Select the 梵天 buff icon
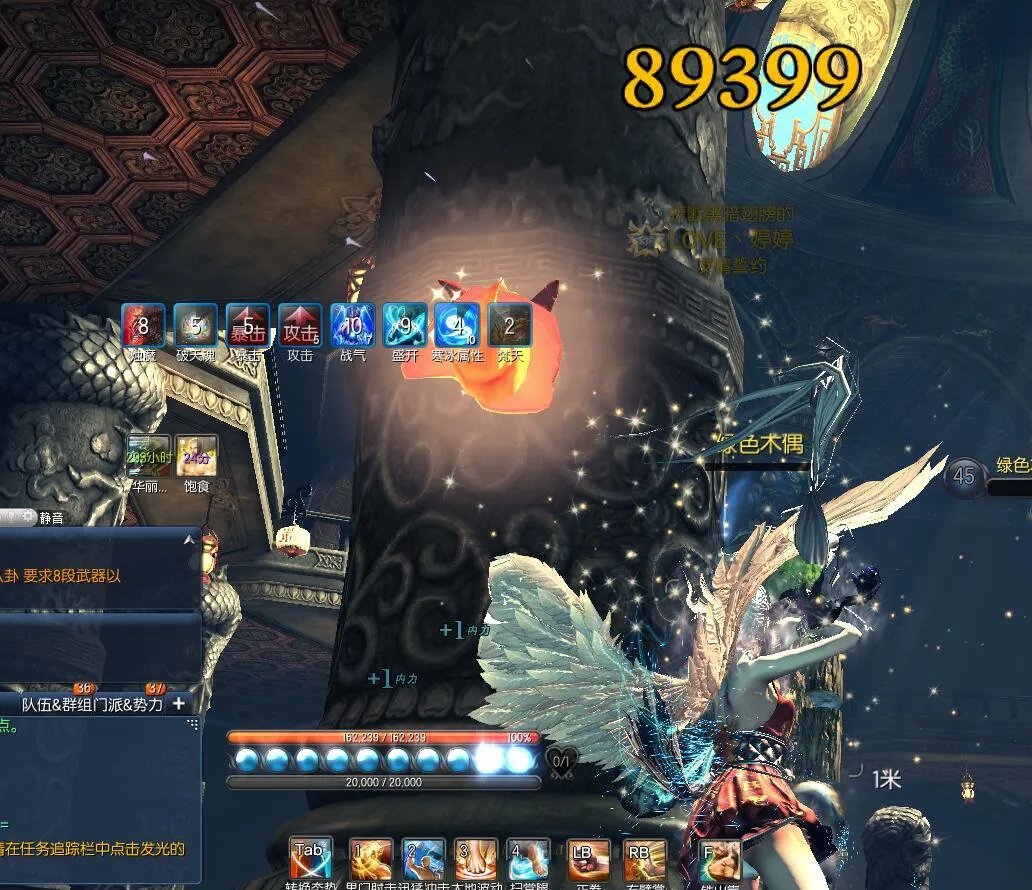The image size is (1032, 890). pos(509,325)
